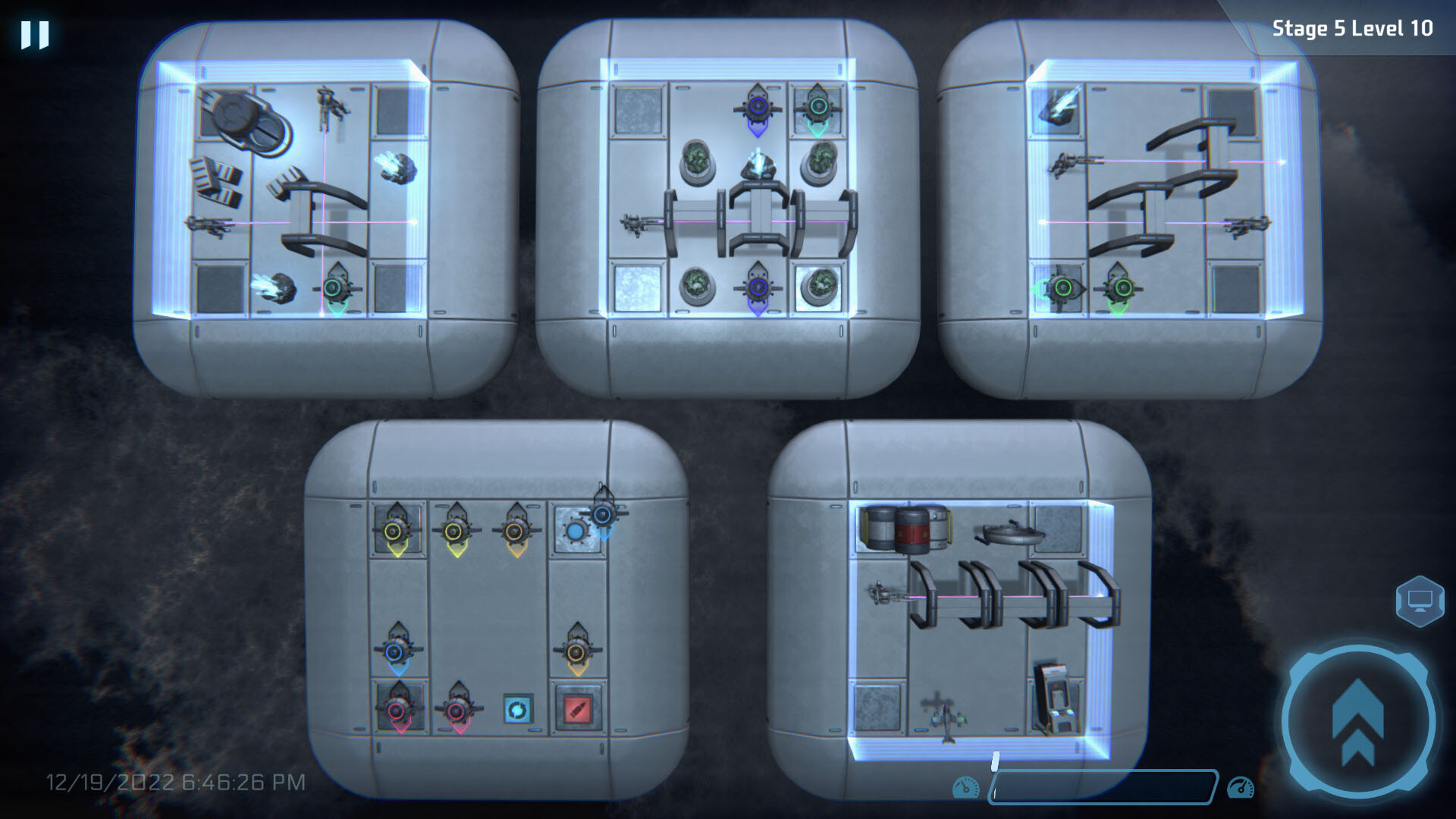Click the red bullet ammo icon
This screenshot has width=1456, height=819.
click(576, 710)
